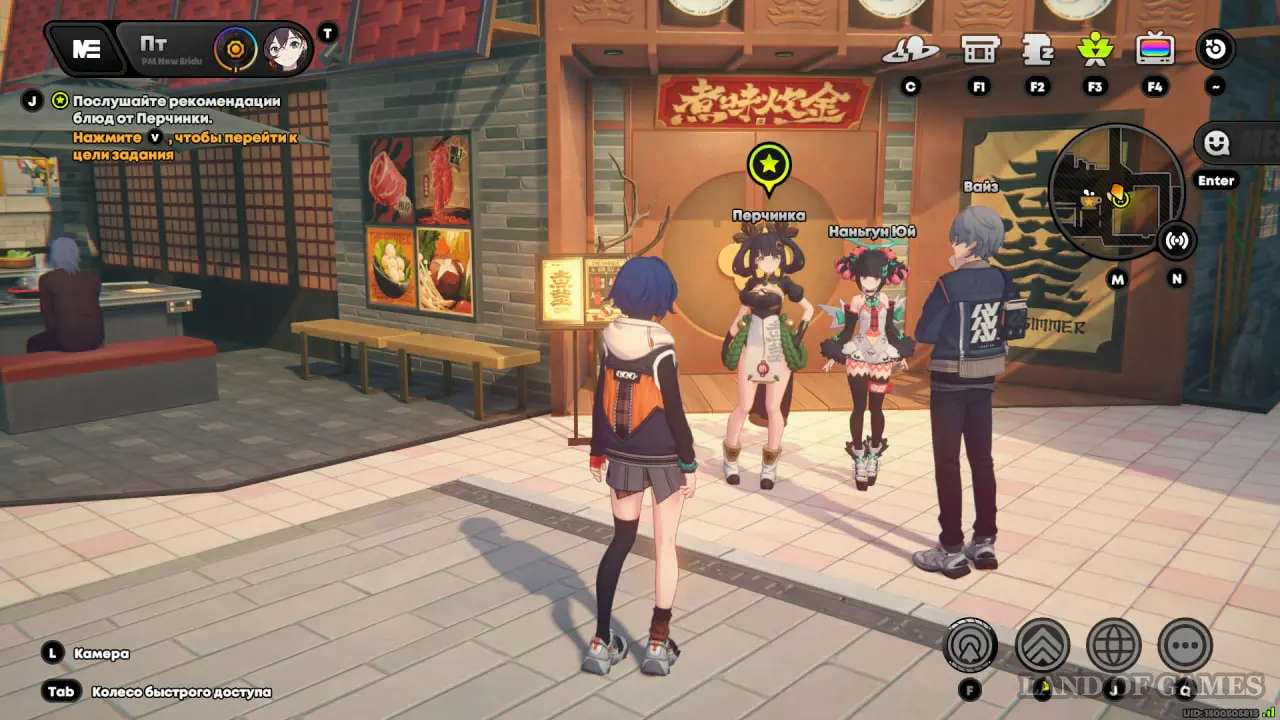Image resolution: width=1280 pixels, height=720 pixels.
Task: Open the globe icon button
Action: tap(1114, 645)
